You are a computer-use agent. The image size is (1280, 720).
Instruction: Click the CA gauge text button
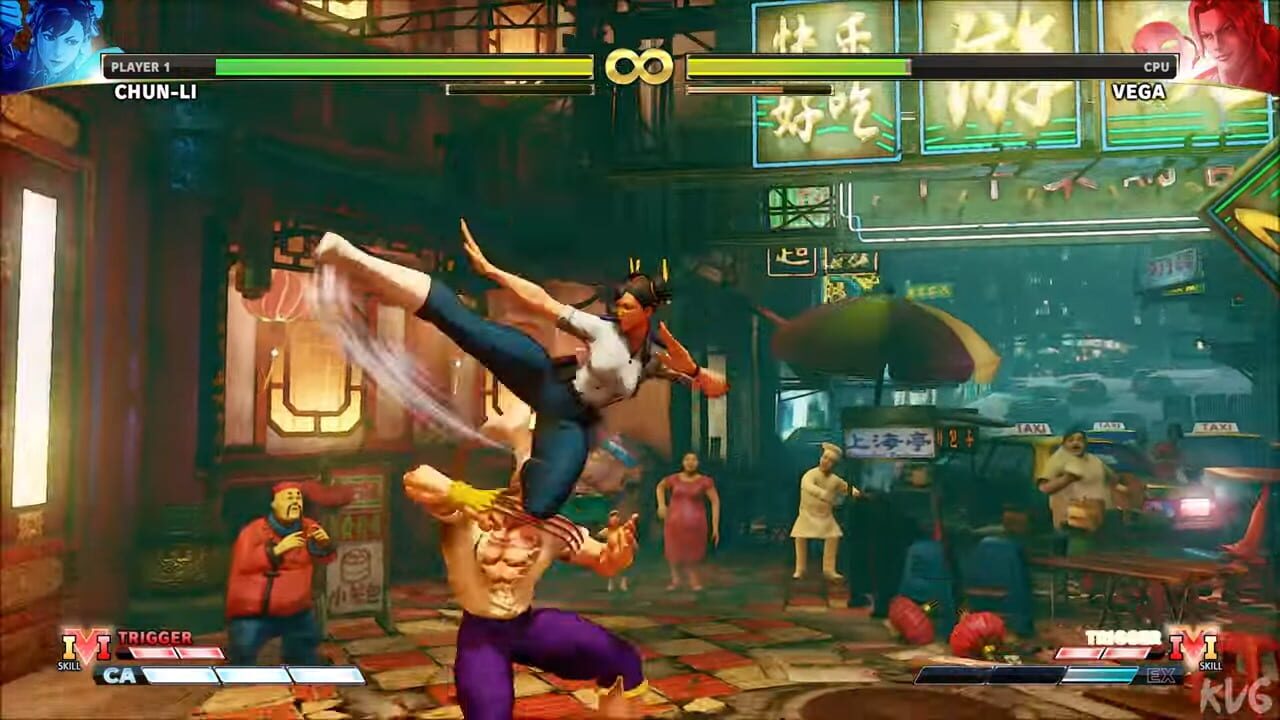pos(120,675)
